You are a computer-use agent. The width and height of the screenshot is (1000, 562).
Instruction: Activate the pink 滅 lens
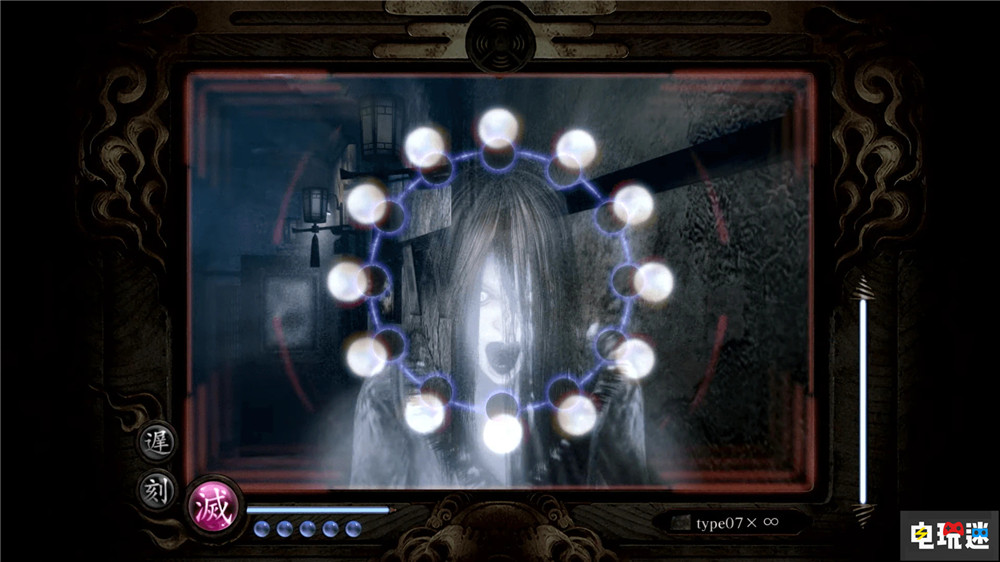(214, 507)
